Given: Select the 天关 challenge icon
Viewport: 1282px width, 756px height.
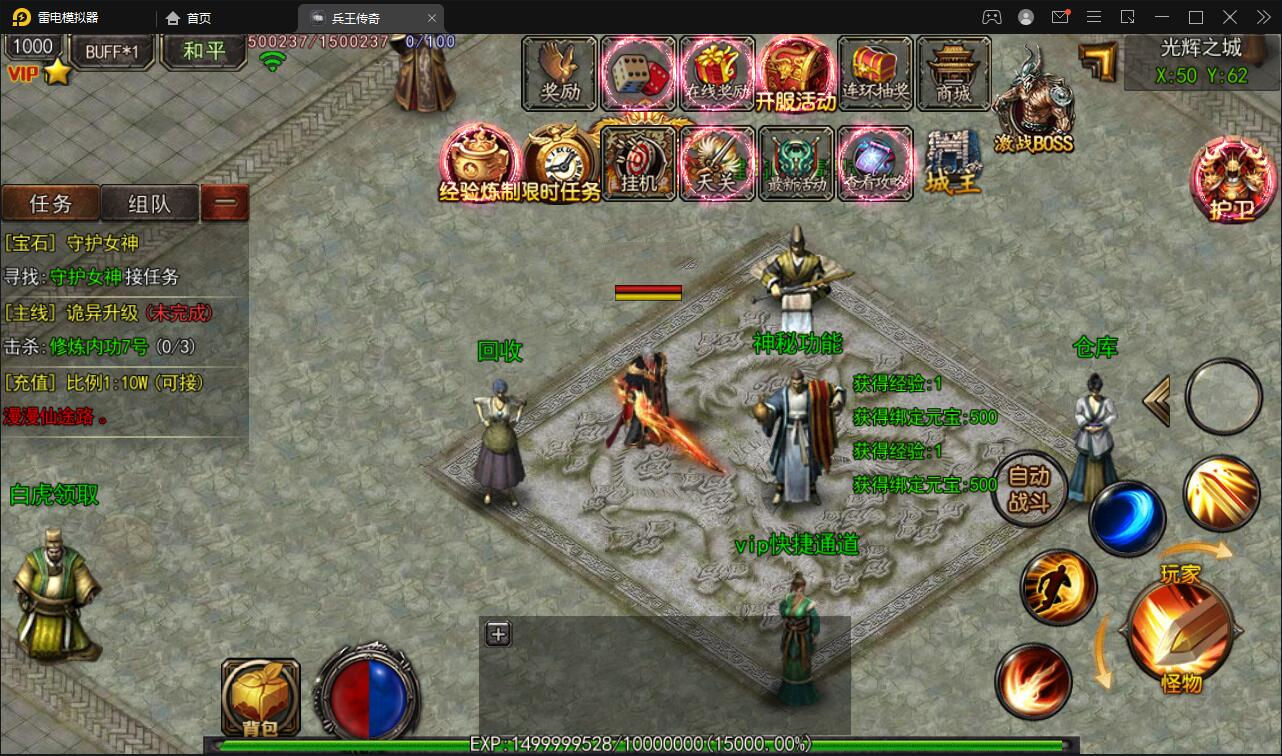Looking at the screenshot, I should [x=717, y=163].
